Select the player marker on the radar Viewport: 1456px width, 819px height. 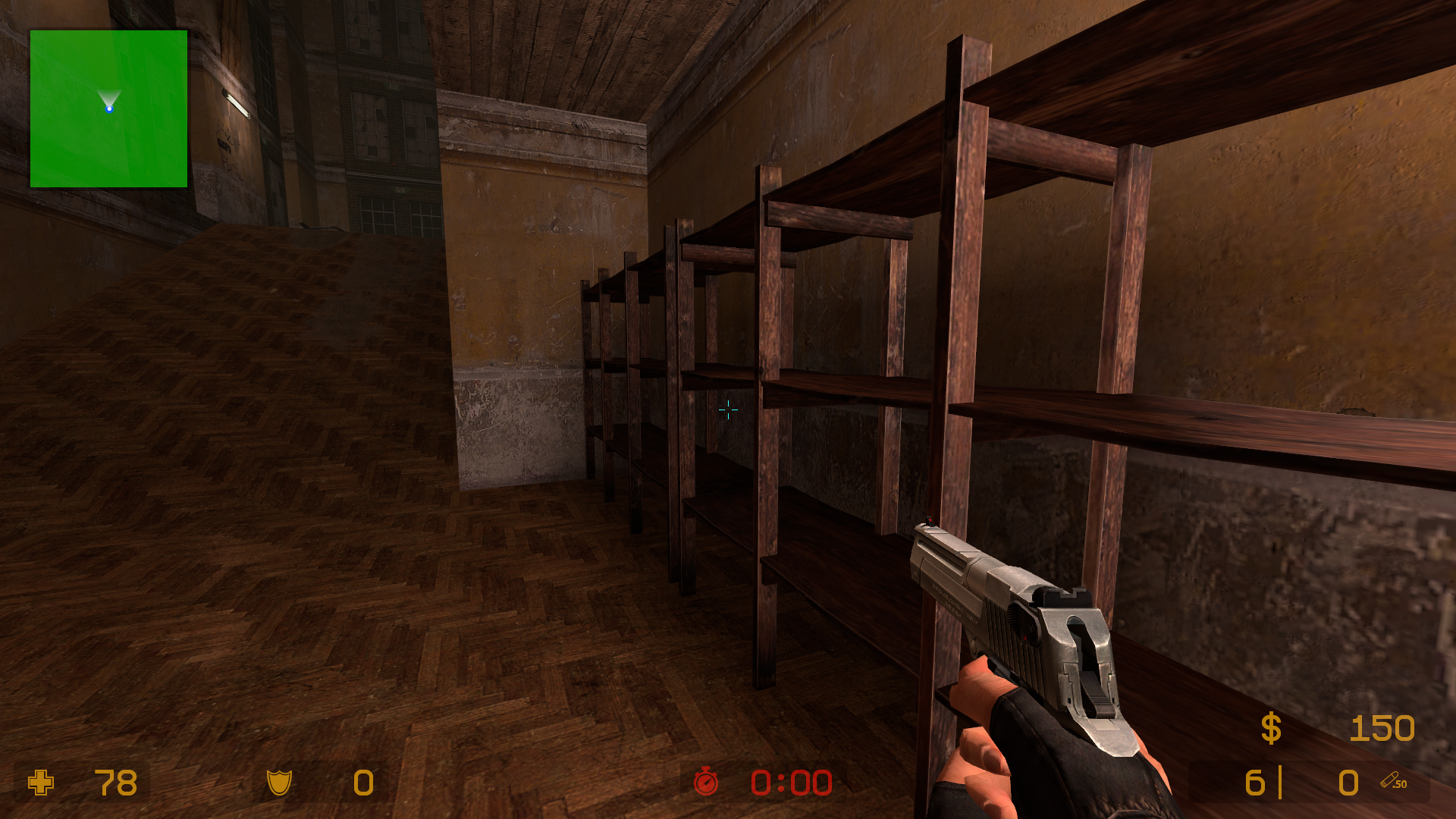pos(109,109)
